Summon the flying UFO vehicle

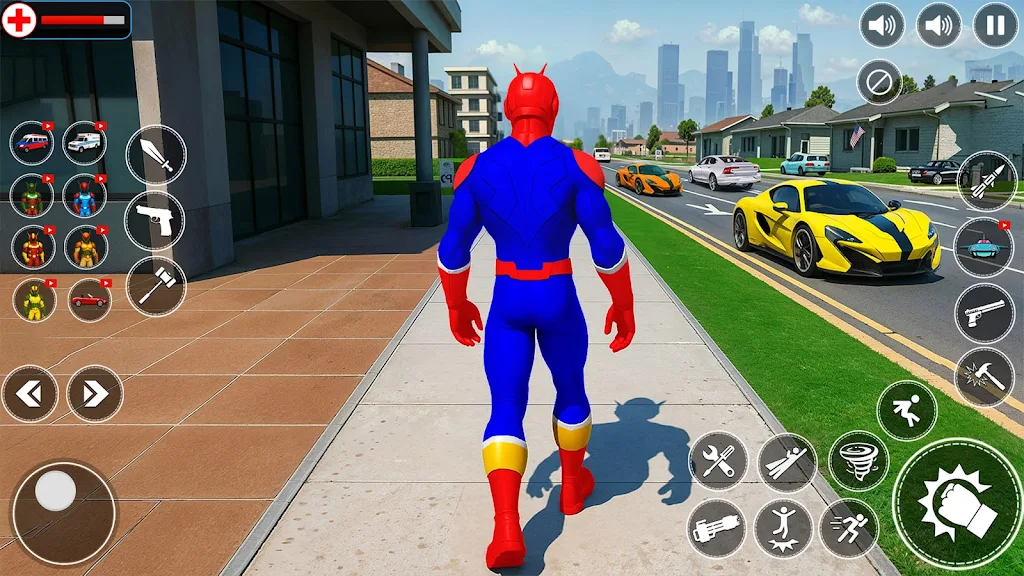[x=984, y=247]
